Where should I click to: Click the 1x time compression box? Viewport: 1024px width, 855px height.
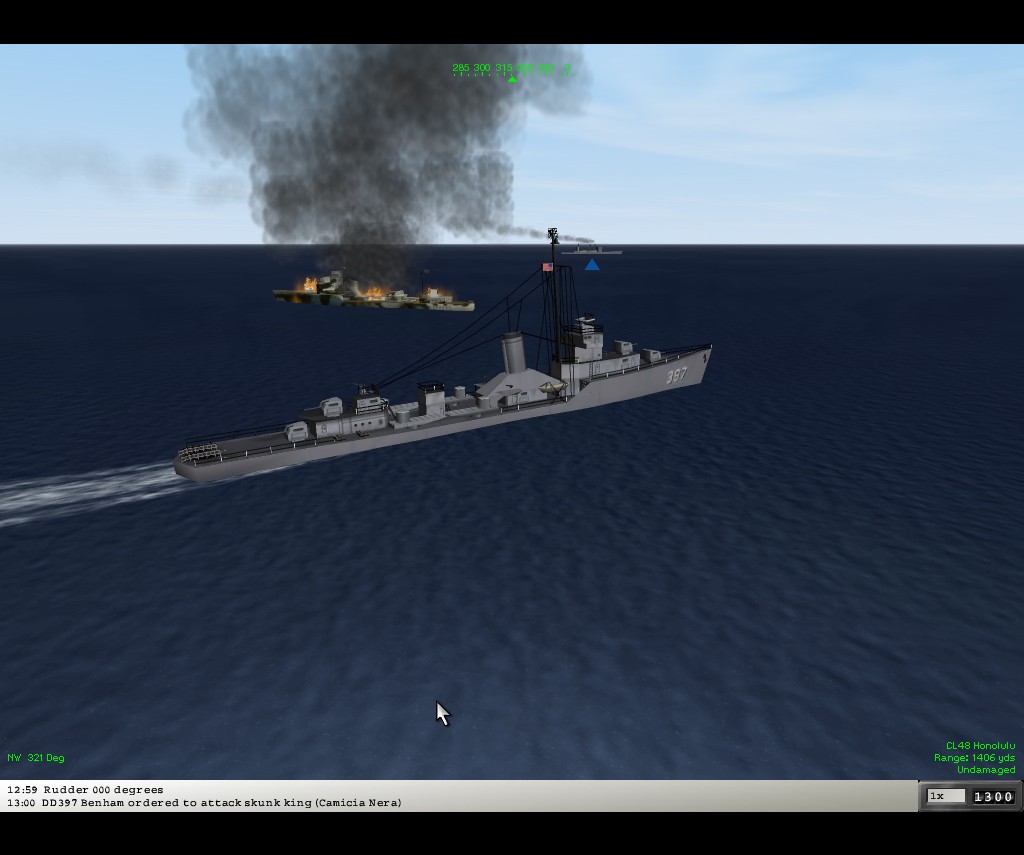coord(945,796)
